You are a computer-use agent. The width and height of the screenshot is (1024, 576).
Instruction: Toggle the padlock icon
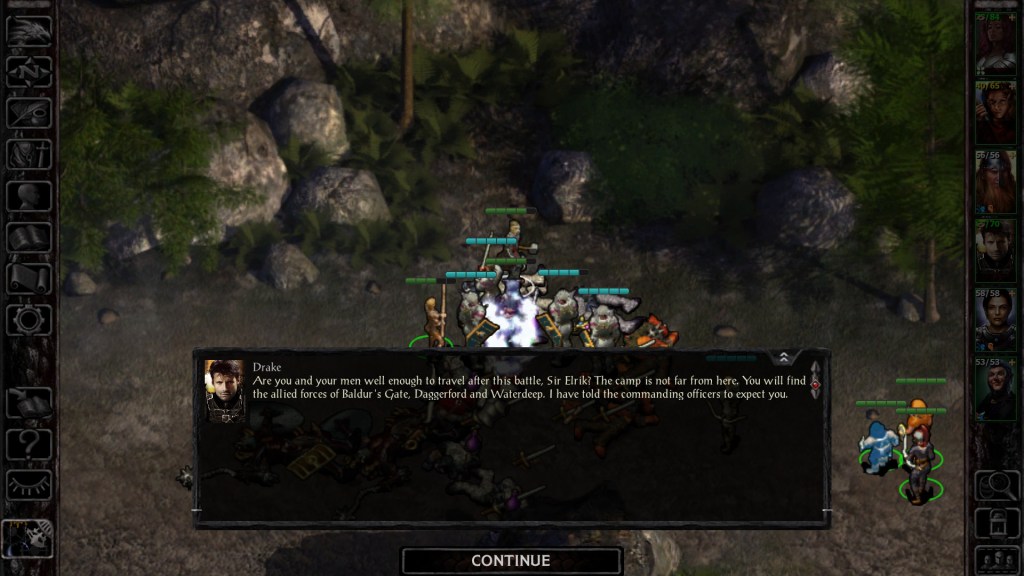(995, 523)
